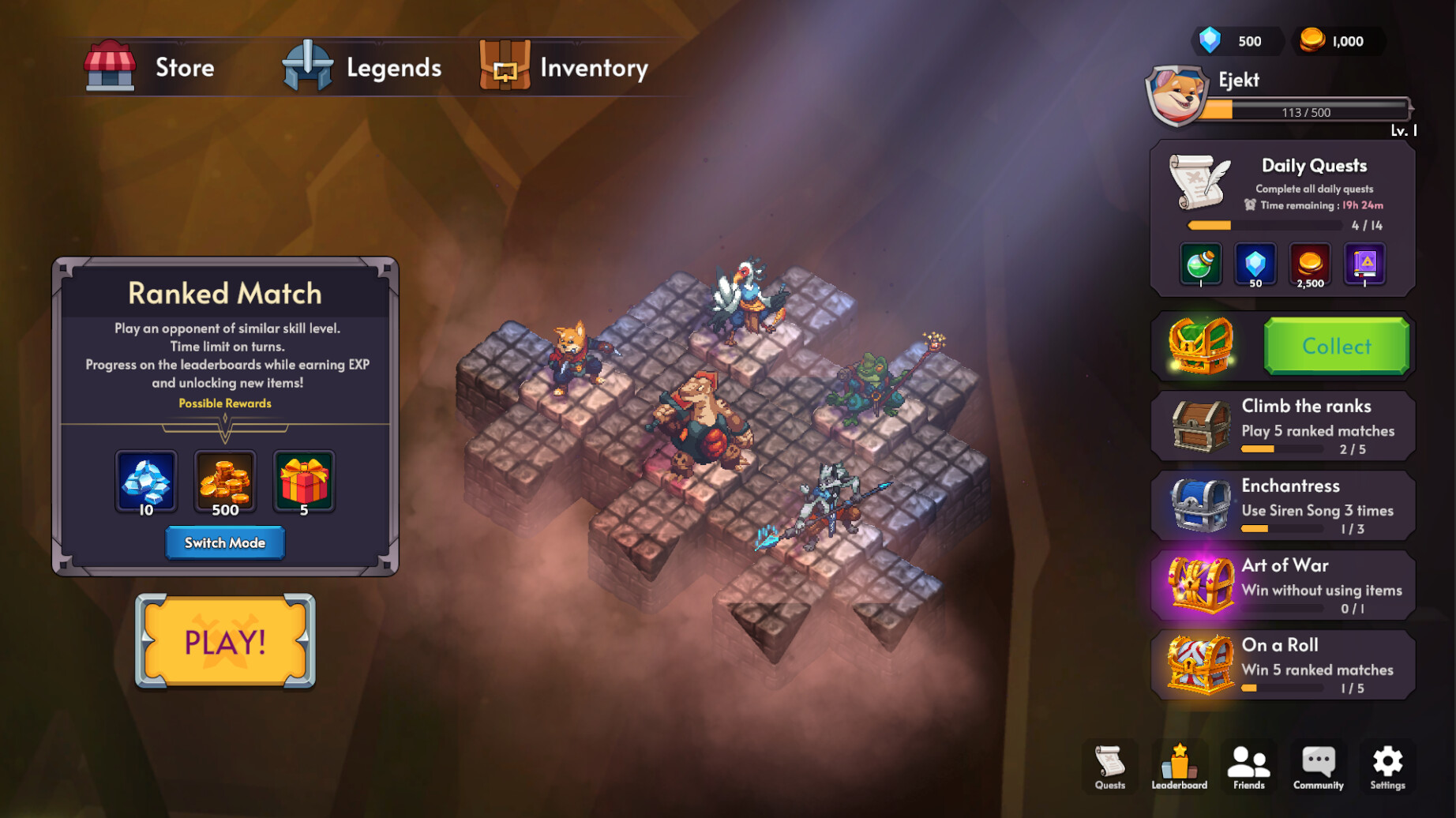The height and width of the screenshot is (818, 1456).
Task: Click the Switch Mode button
Action: pyautogui.click(x=225, y=542)
